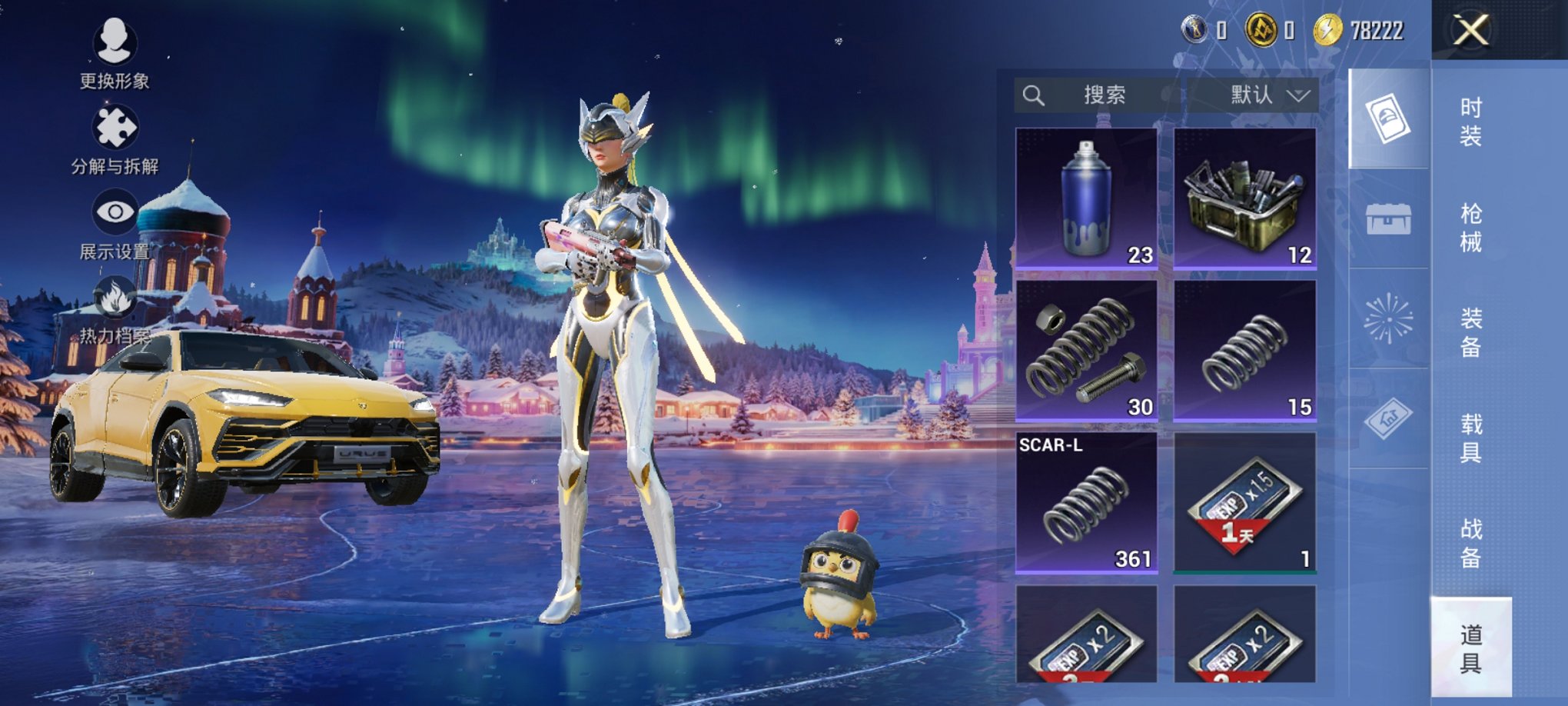Select the blue spray can item

point(1086,198)
